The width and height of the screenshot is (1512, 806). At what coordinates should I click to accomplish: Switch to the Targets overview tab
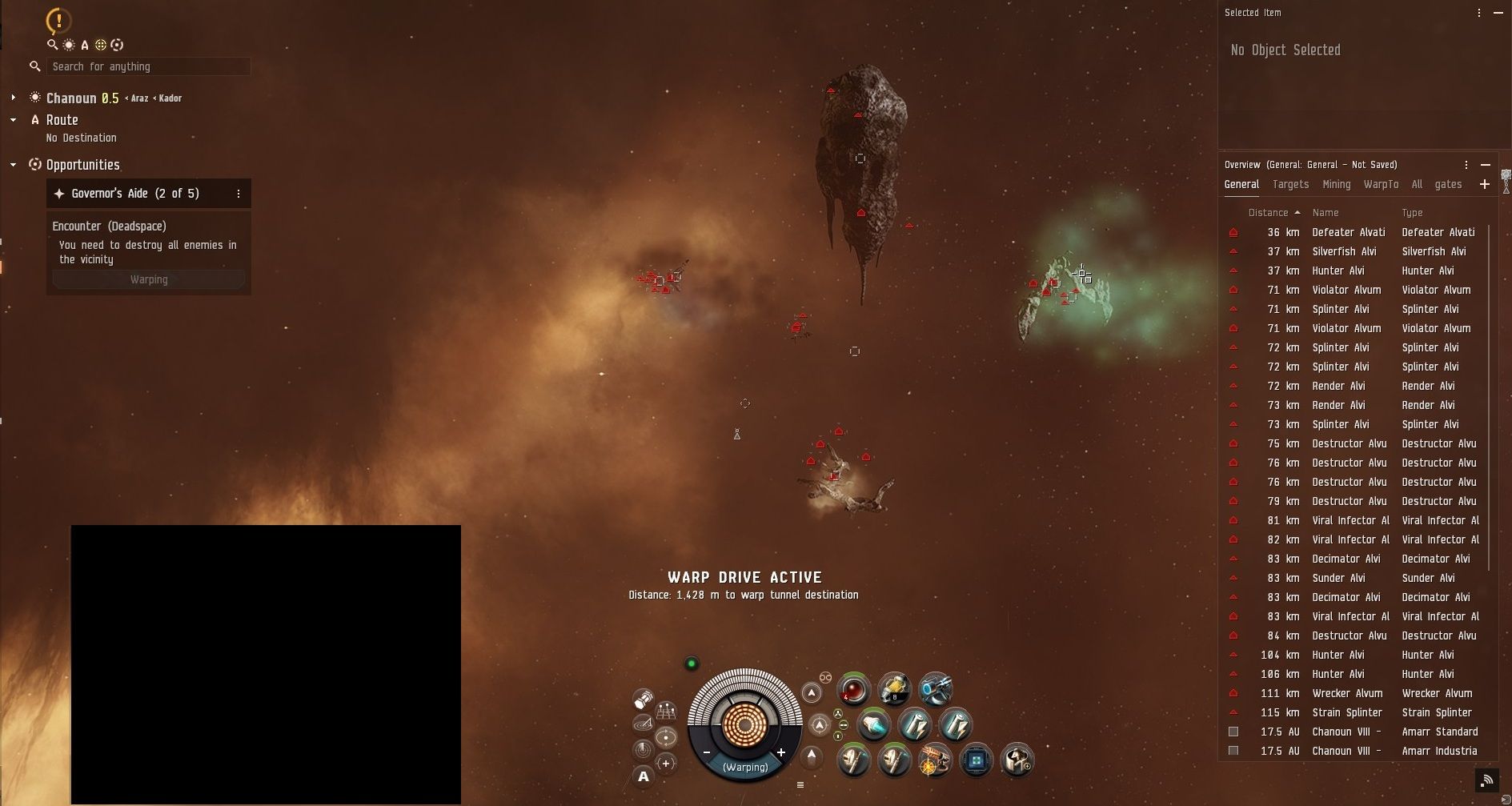(x=1290, y=184)
